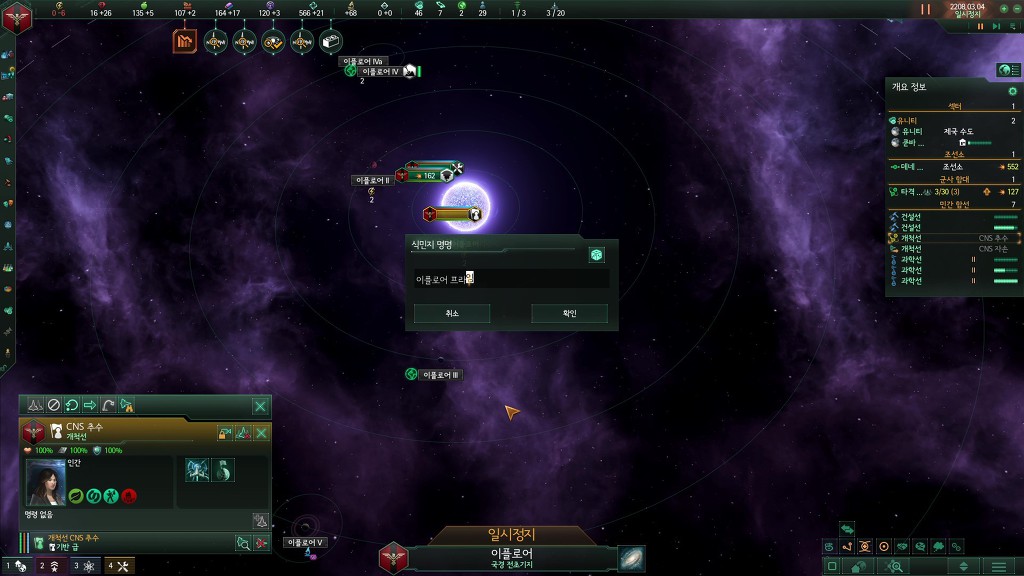This screenshot has height=576, width=1024.
Task: Cancel the colony naming dialog with 취소
Action: pos(452,314)
